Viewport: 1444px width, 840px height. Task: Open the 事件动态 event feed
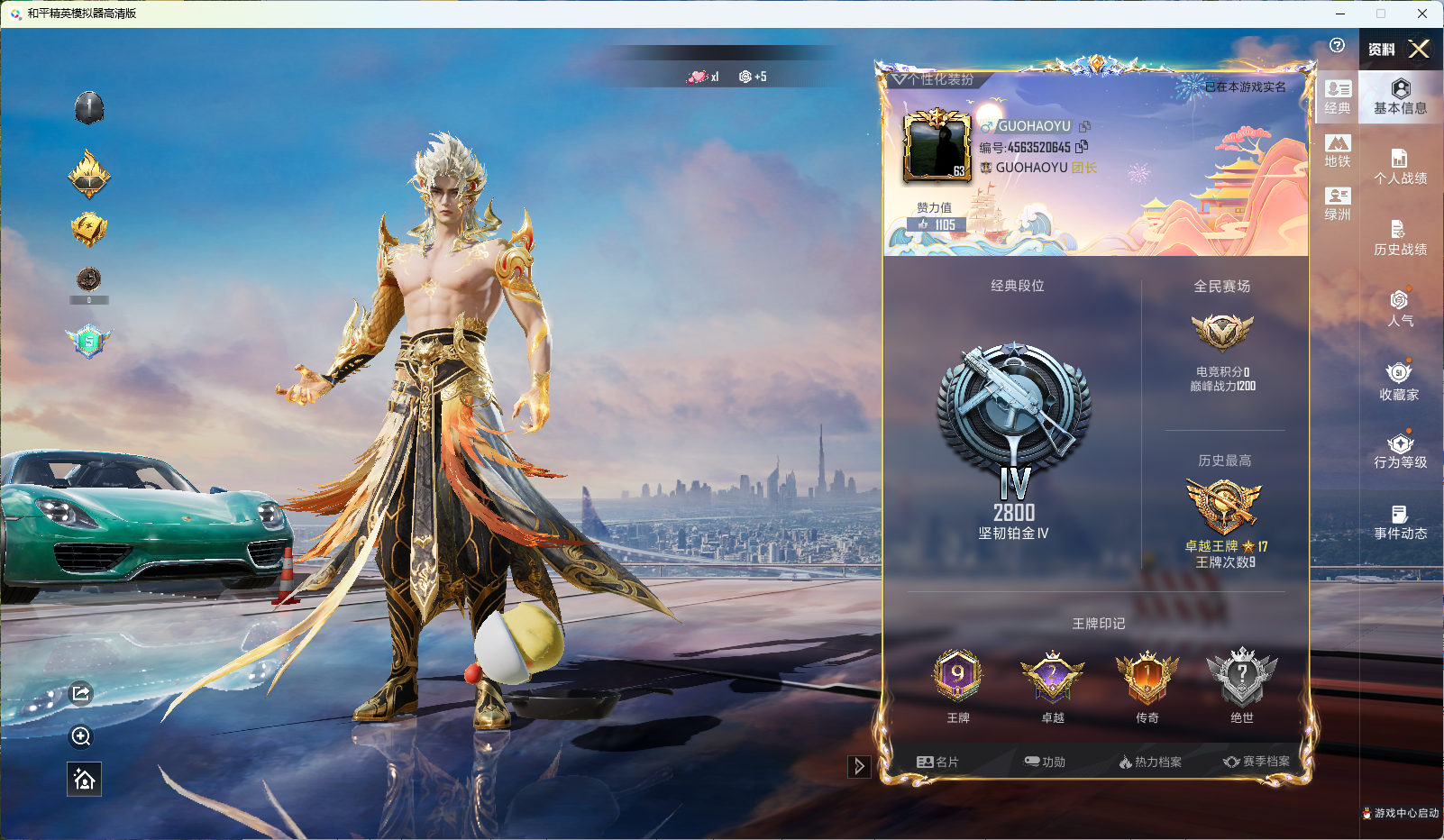[x=1400, y=522]
